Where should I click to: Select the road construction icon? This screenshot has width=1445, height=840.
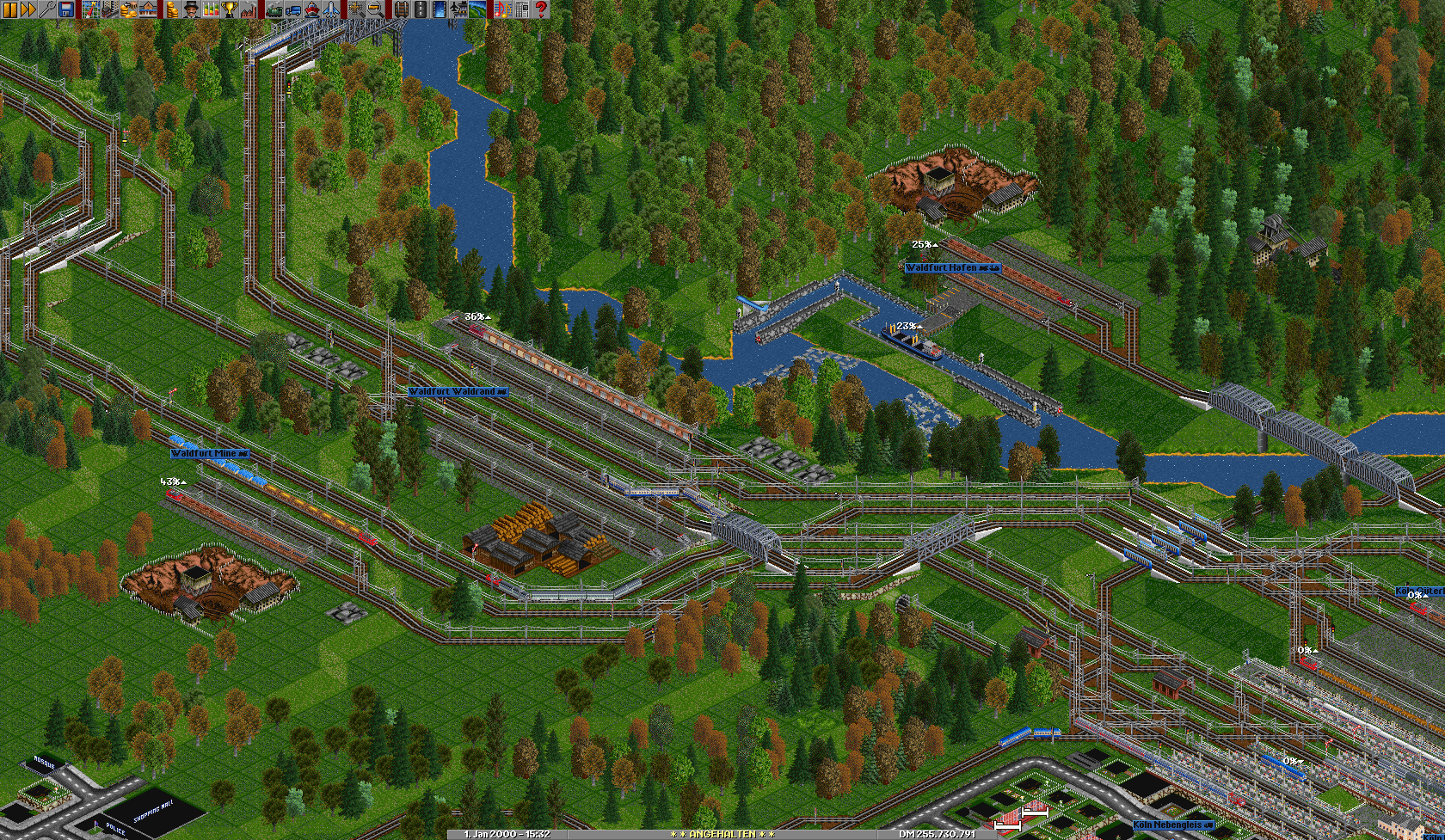point(419,9)
